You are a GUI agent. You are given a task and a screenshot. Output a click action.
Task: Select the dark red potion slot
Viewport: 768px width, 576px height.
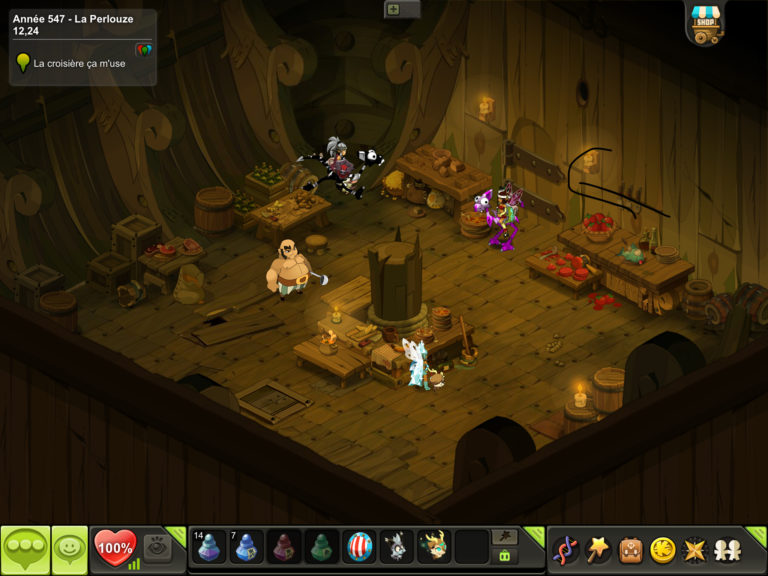[284, 547]
